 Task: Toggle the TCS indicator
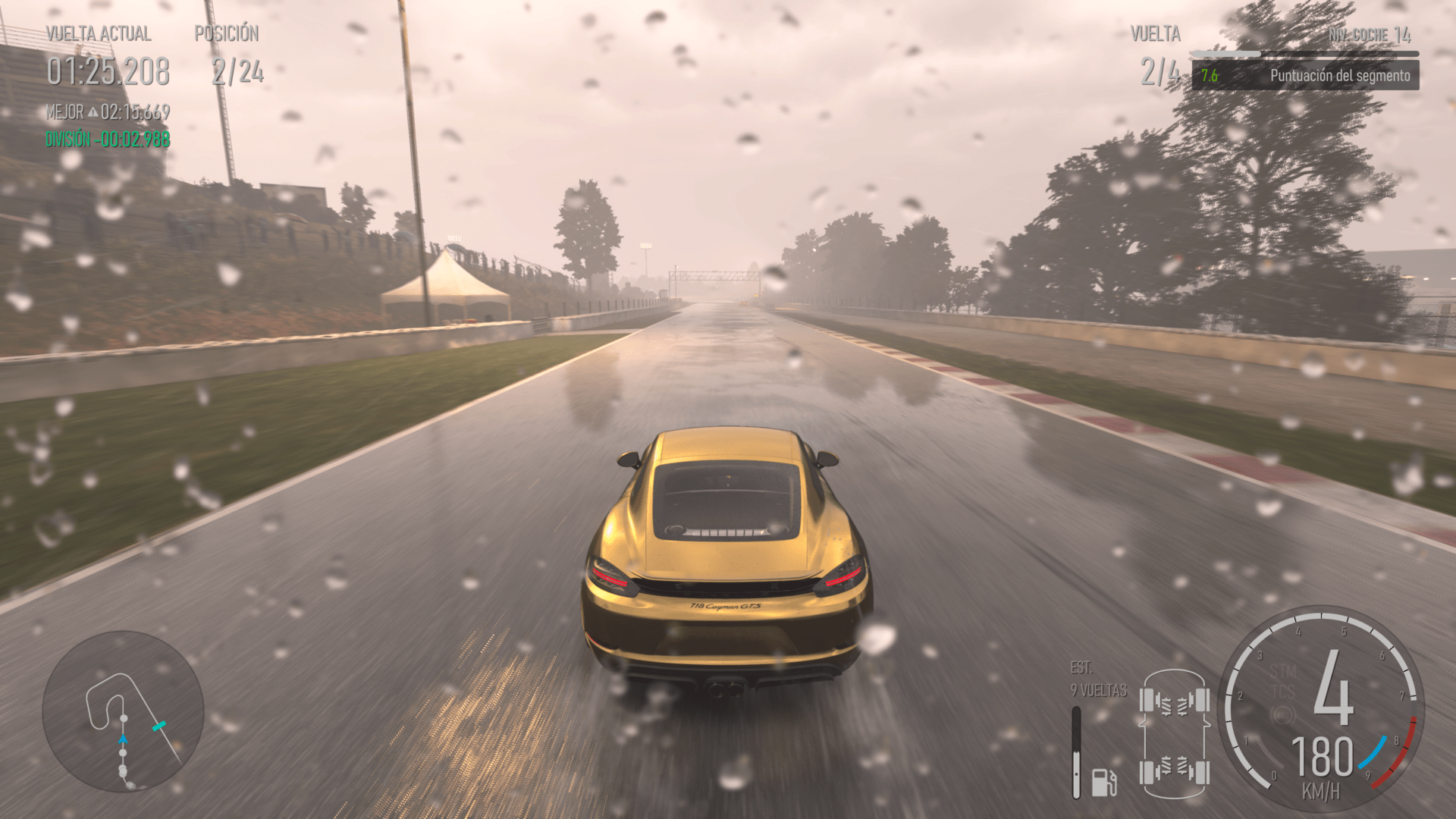(x=1283, y=690)
